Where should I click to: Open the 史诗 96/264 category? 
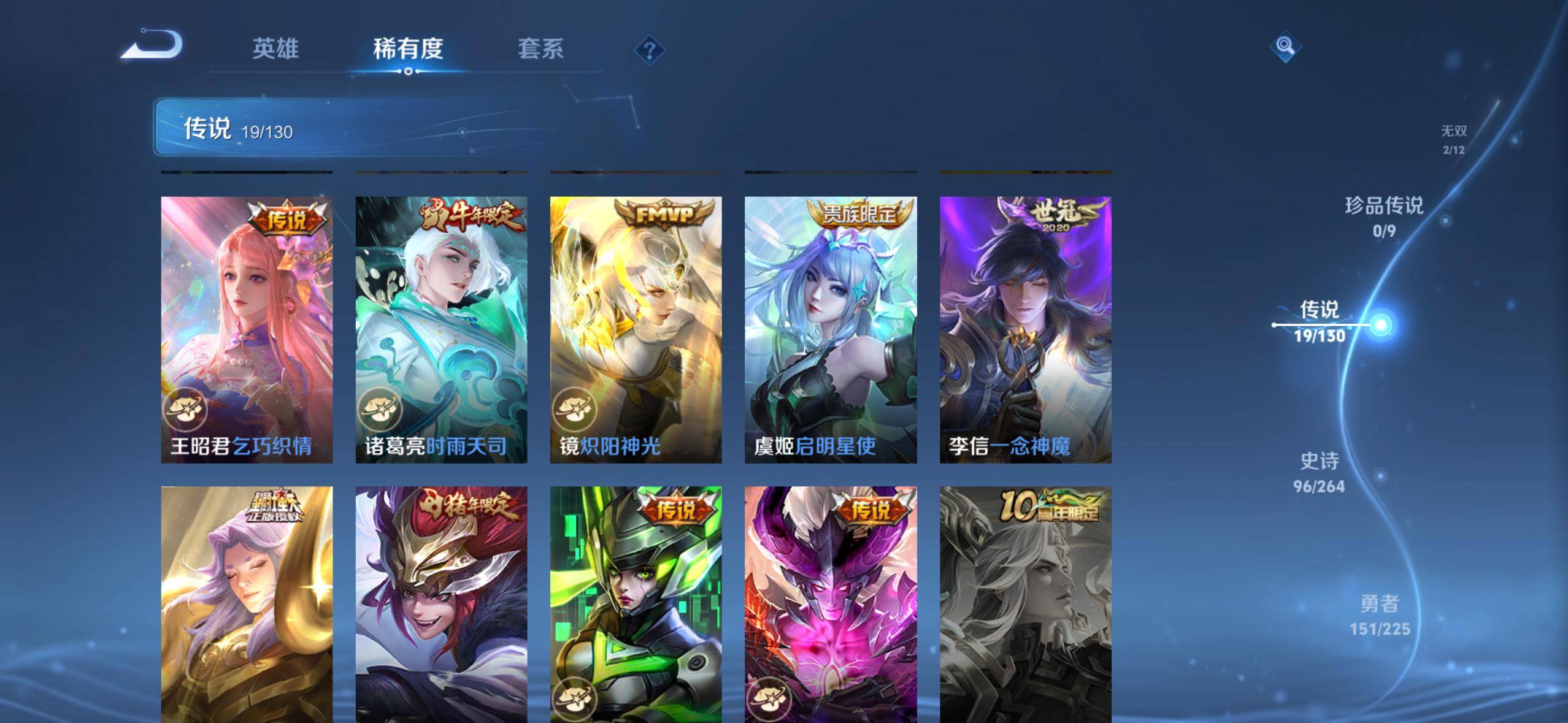point(1319,472)
